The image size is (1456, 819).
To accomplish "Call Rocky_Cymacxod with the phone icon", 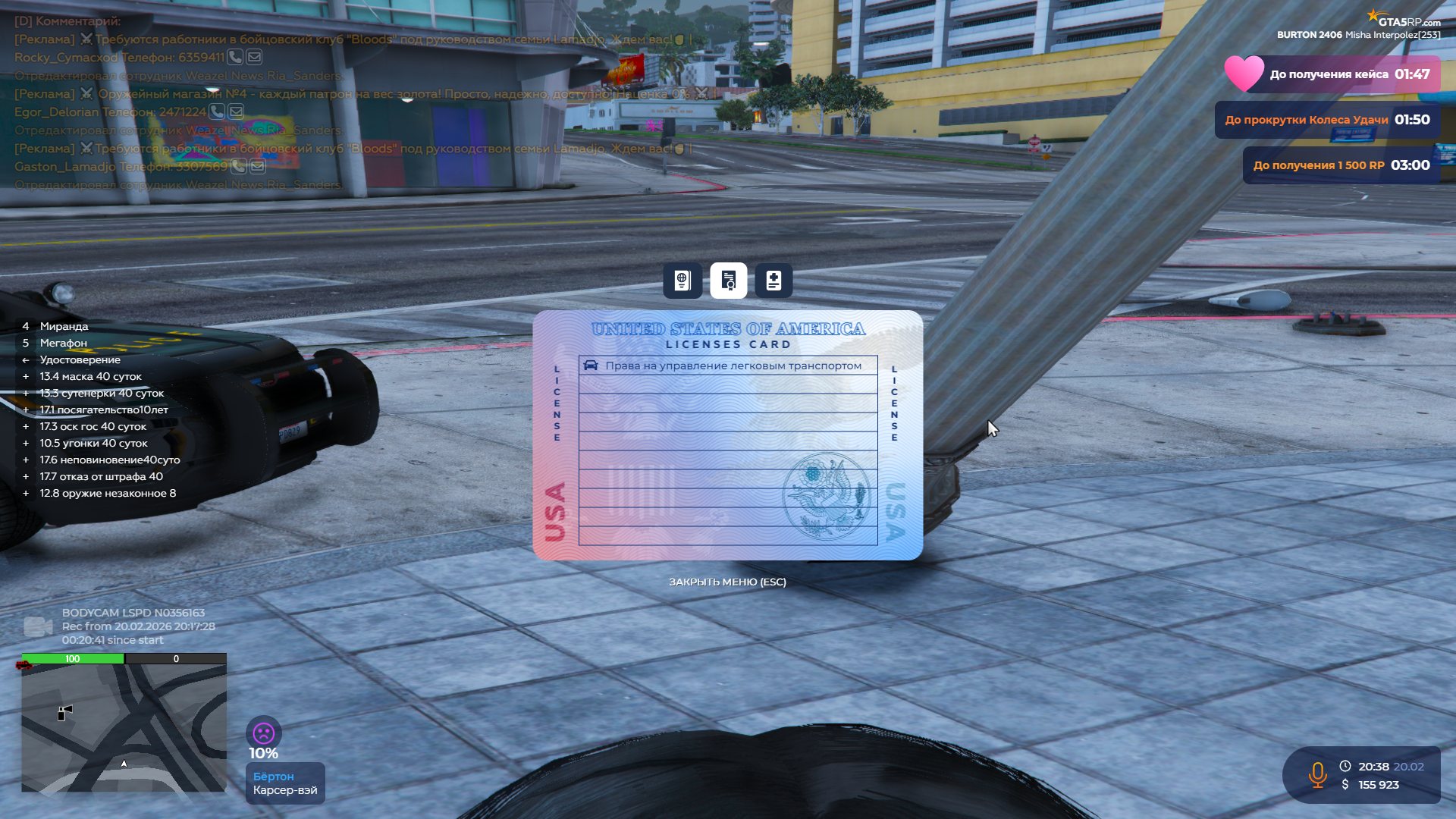I will coord(235,57).
